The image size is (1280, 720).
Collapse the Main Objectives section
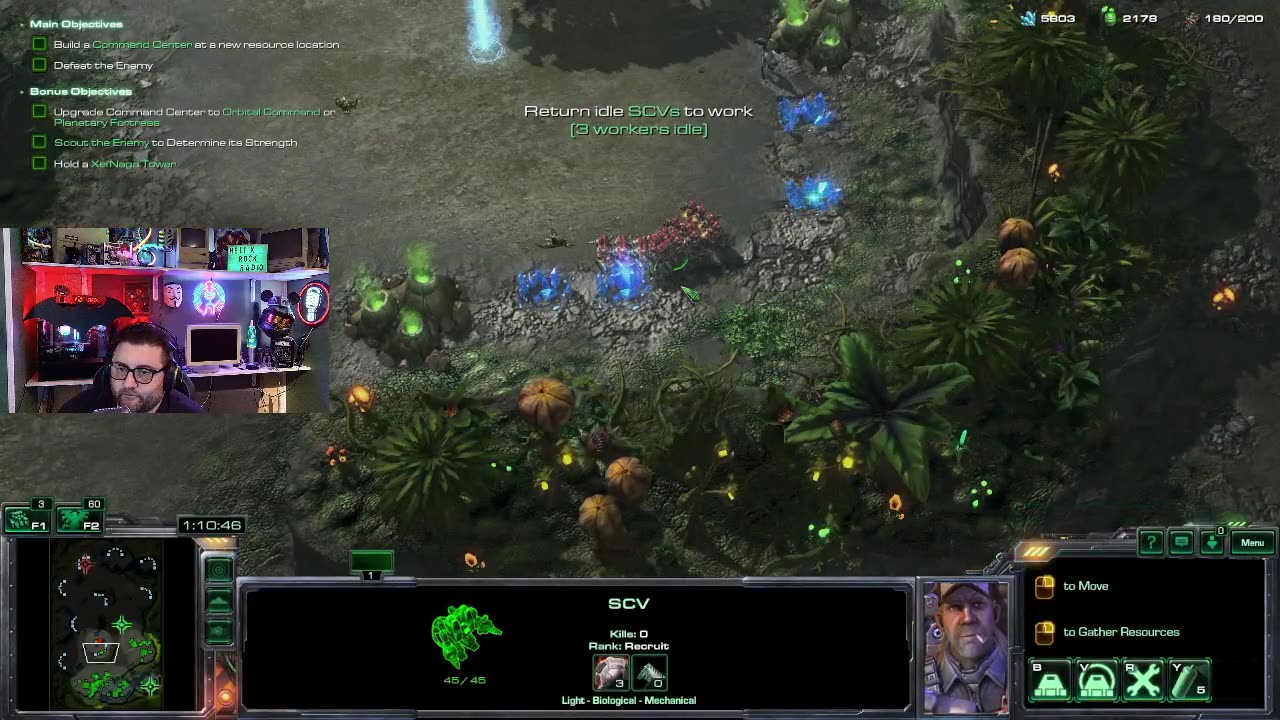coord(22,23)
